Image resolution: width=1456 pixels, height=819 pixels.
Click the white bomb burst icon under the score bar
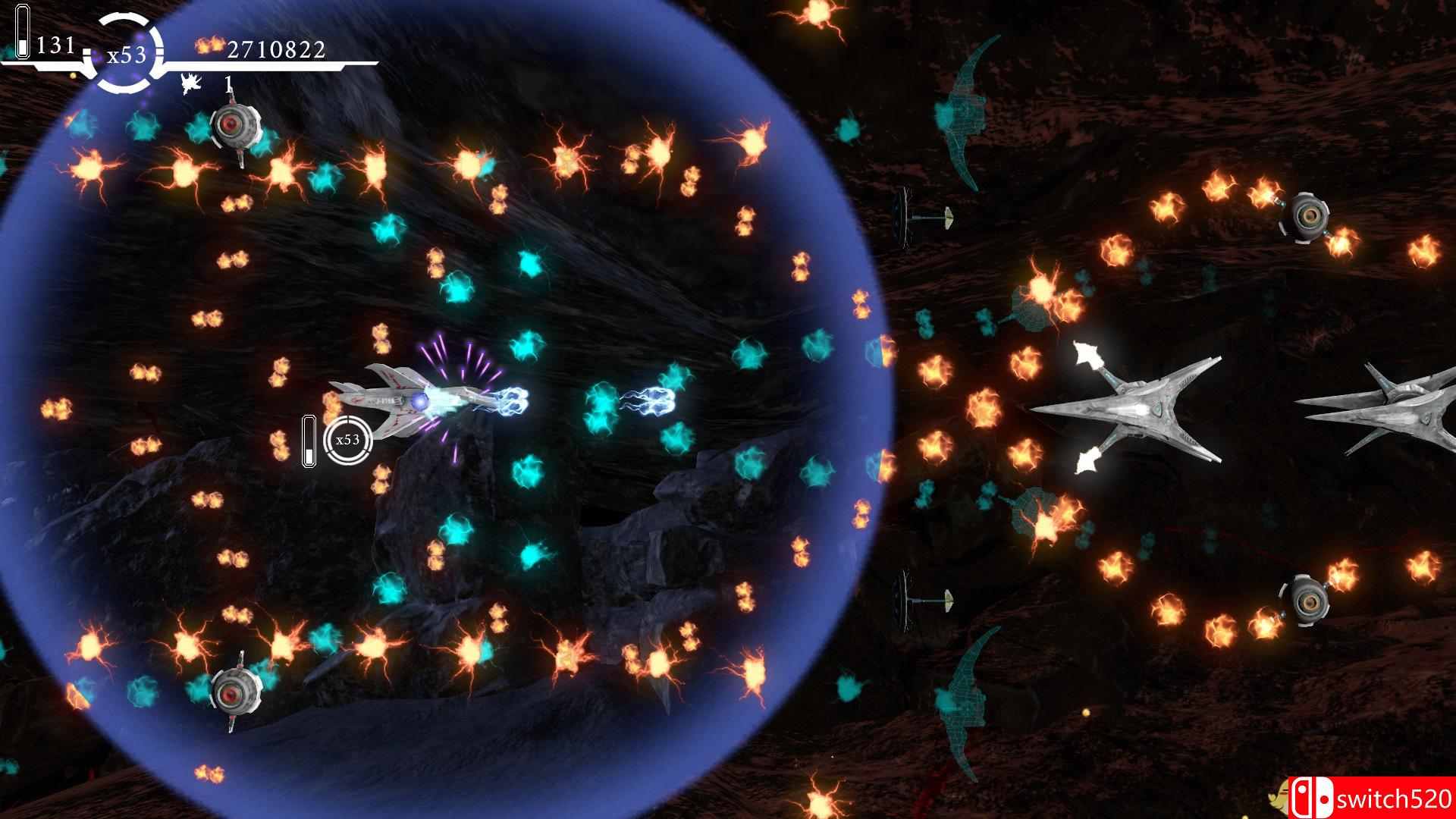point(190,83)
